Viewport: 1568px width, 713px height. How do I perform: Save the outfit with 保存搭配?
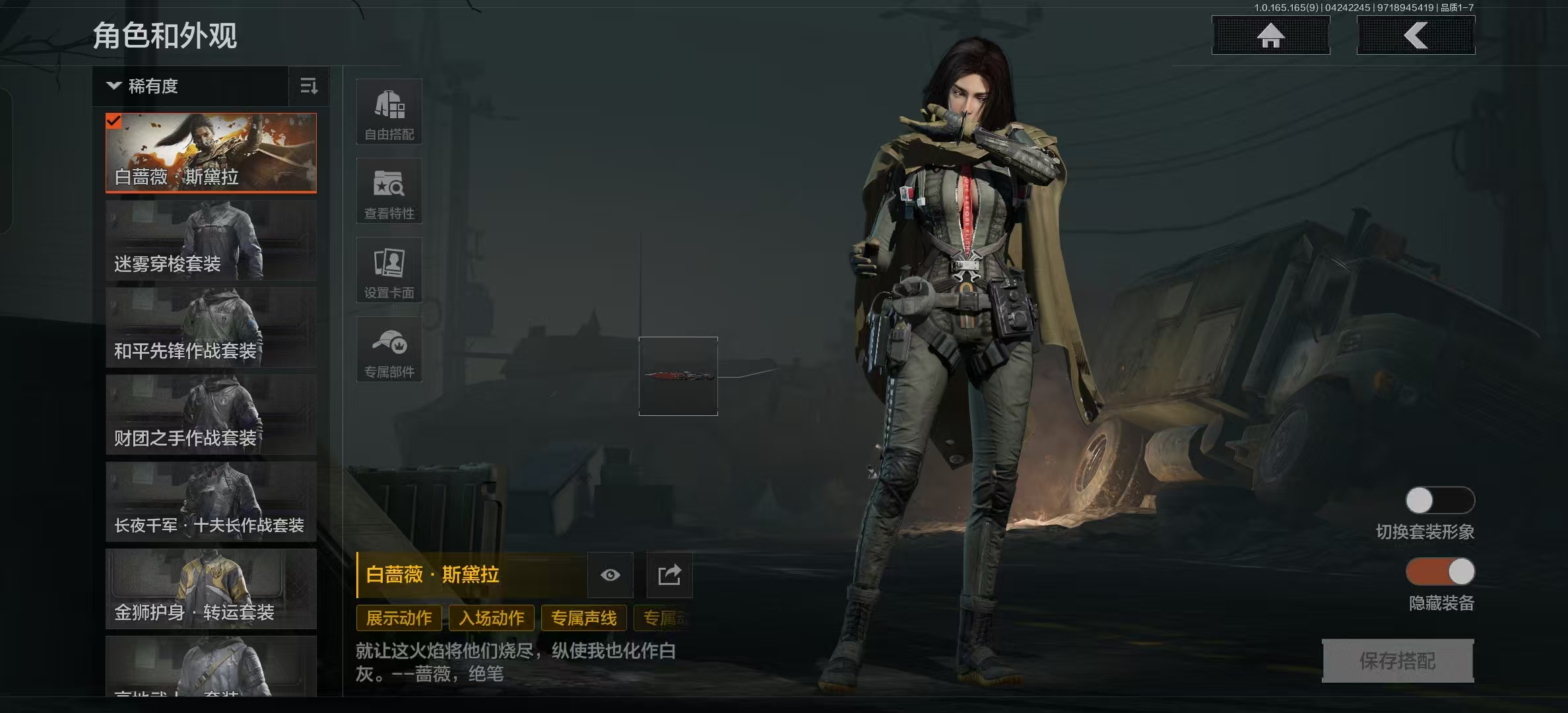click(x=1398, y=660)
